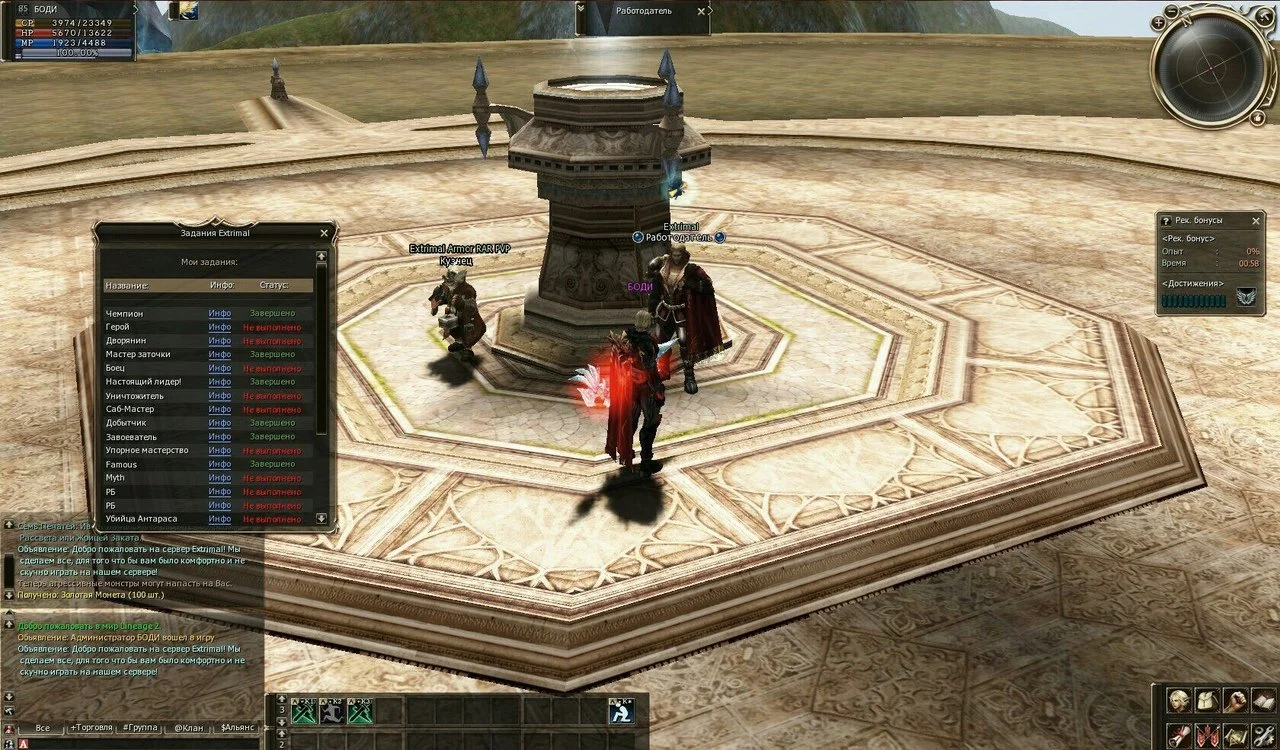The width and height of the screenshot is (1280, 750).
Task: Open the character face menu icon
Action: point(1179,701)
